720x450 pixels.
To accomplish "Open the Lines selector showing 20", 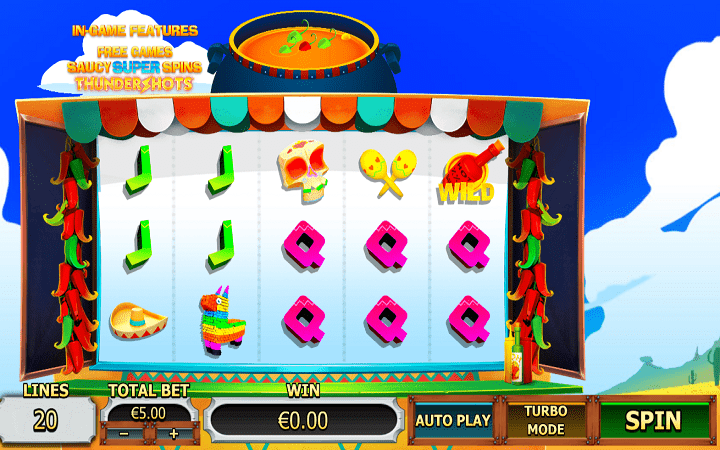I will point(45,420).
